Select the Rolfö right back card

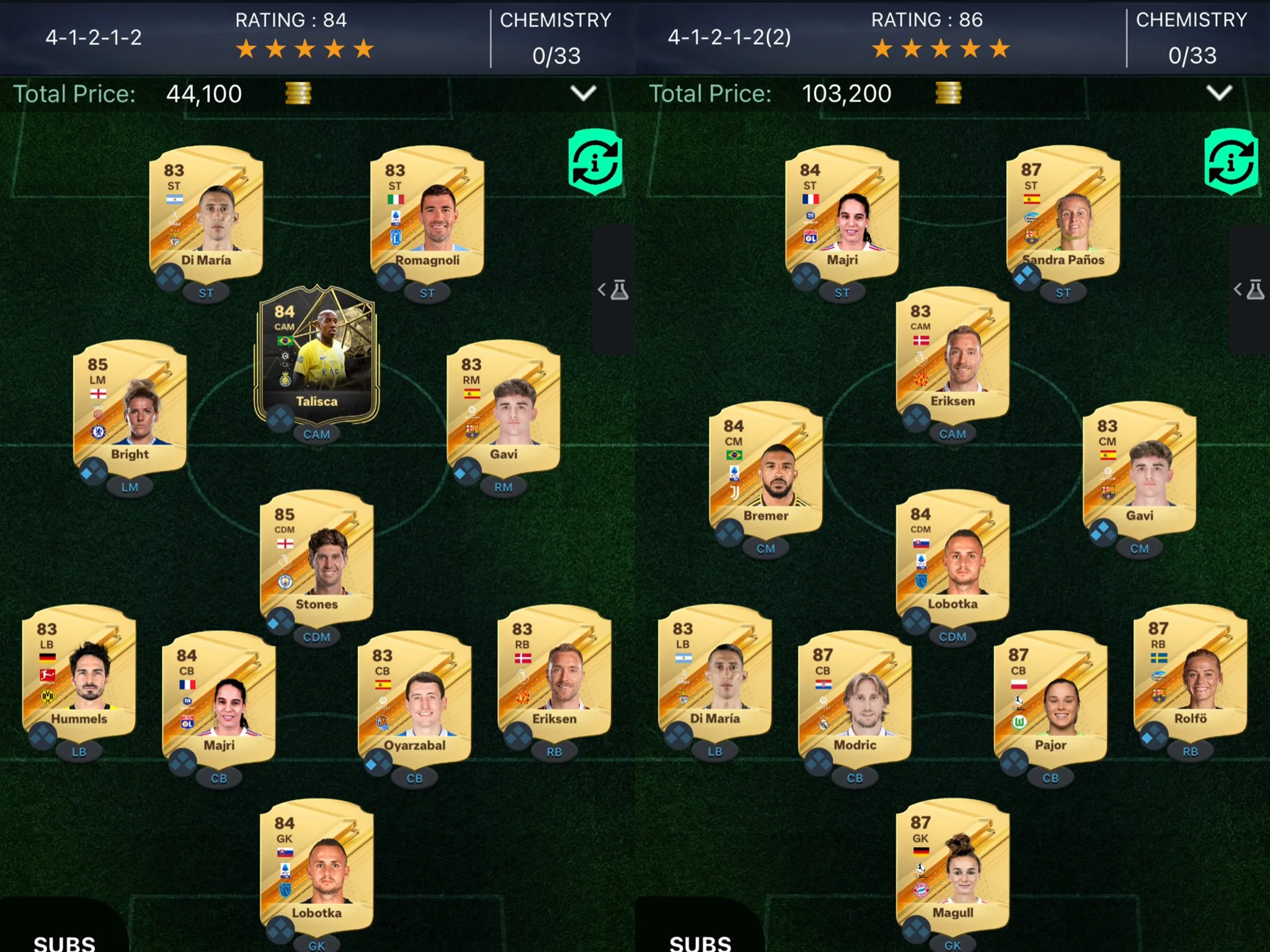point(1190,672)
